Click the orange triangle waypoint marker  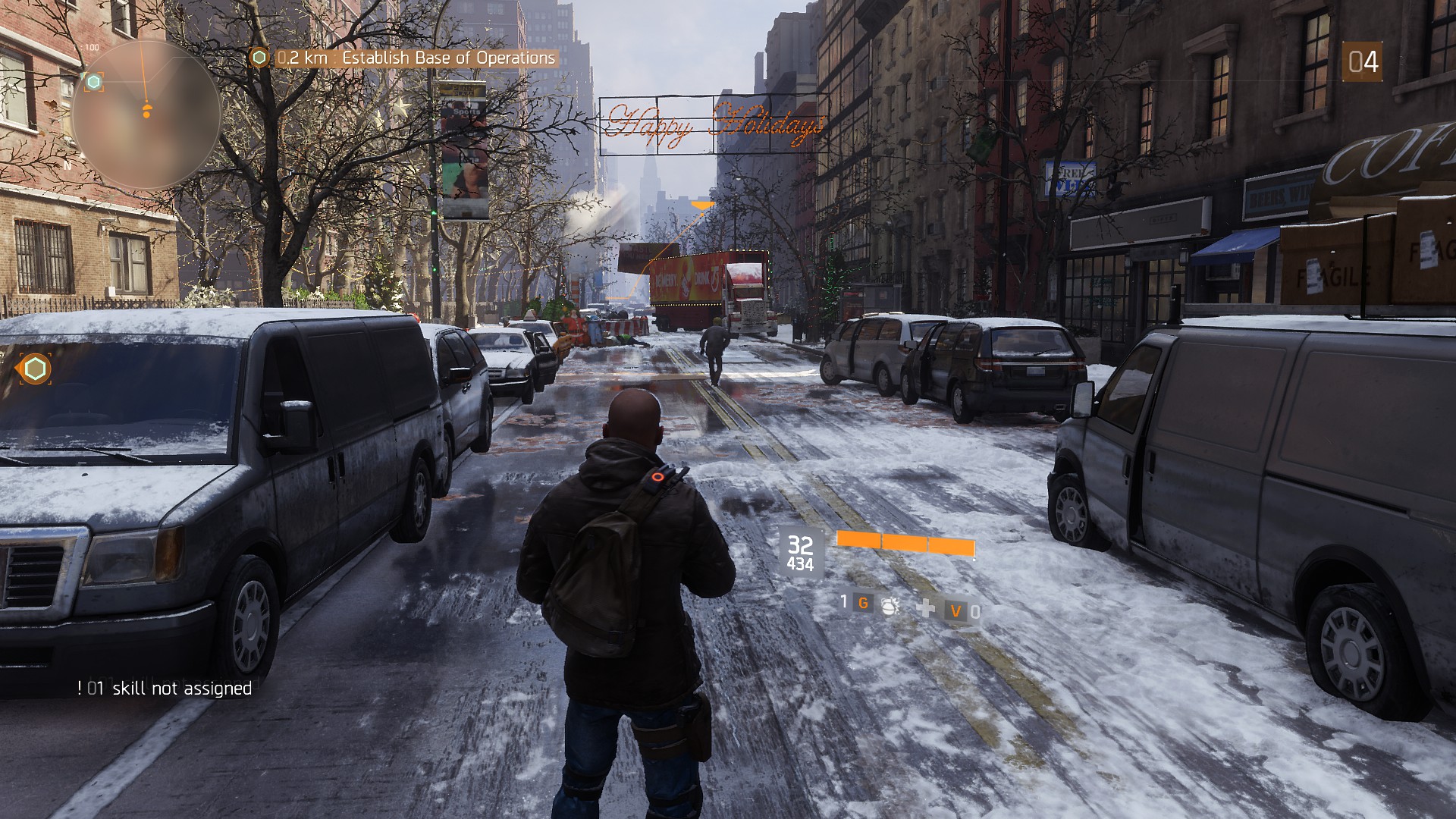click(703, 204)
